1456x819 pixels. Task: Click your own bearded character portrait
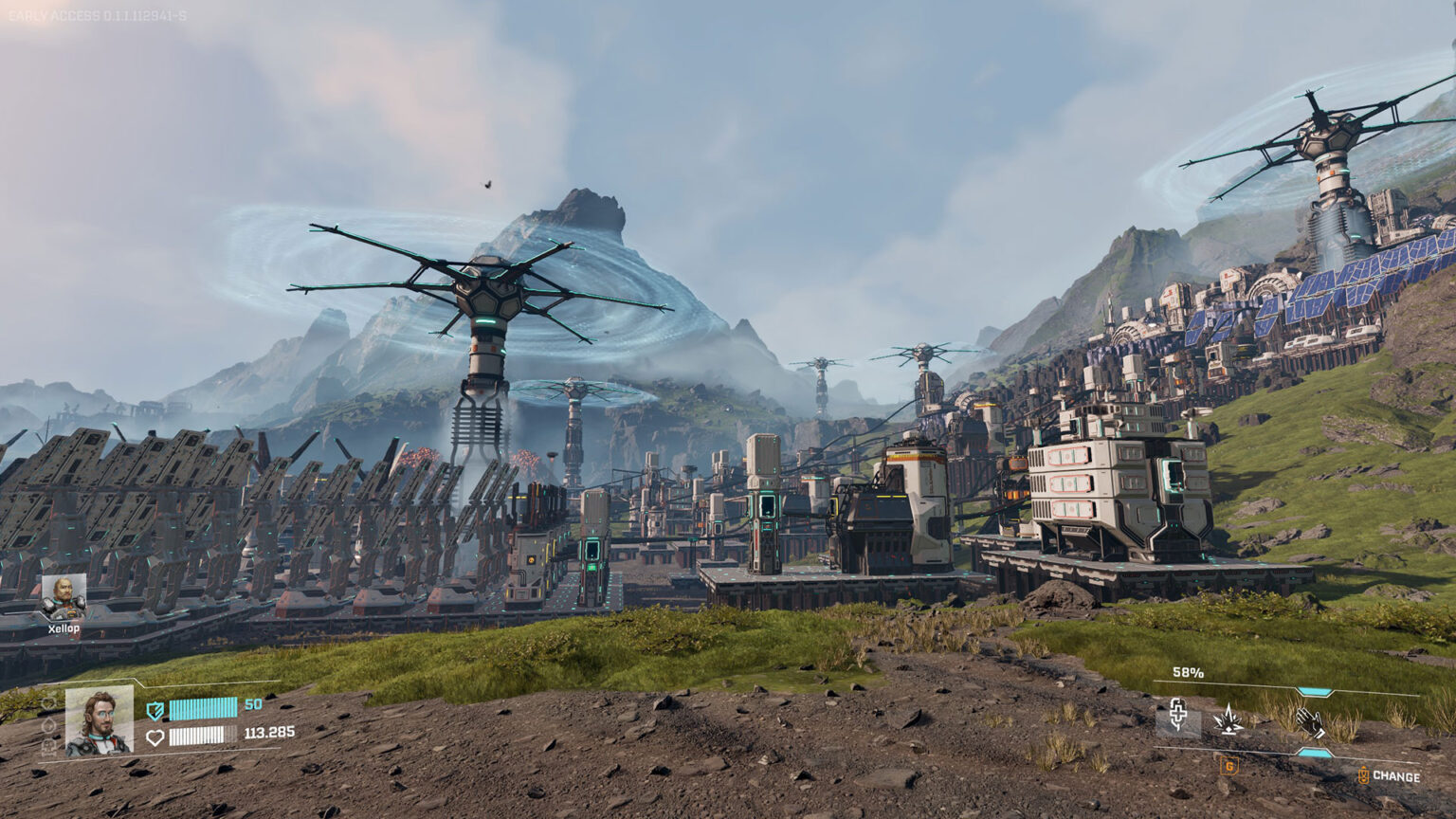(x=100, y=719)
